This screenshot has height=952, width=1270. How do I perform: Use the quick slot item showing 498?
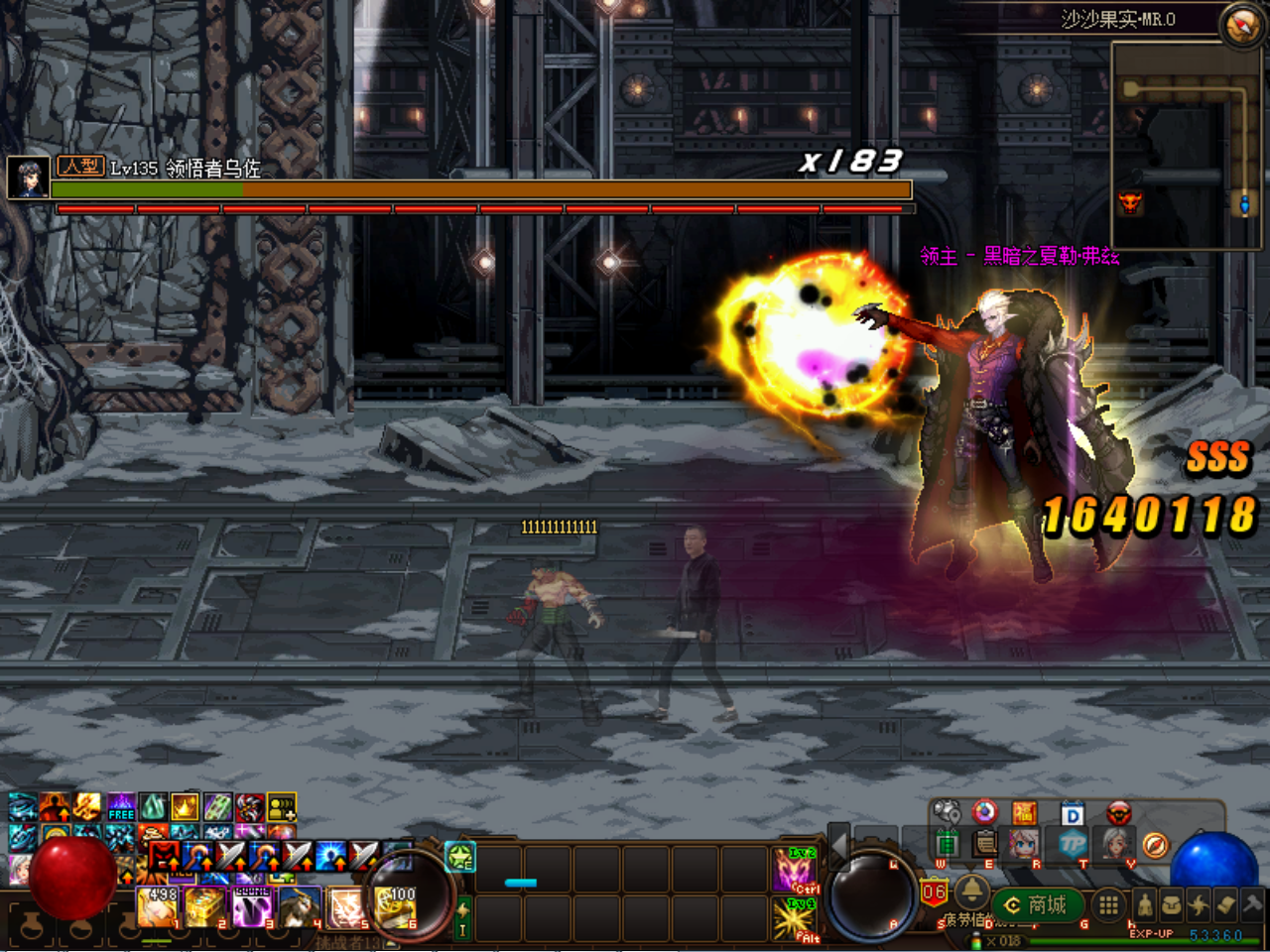click(x=158, y=906)
